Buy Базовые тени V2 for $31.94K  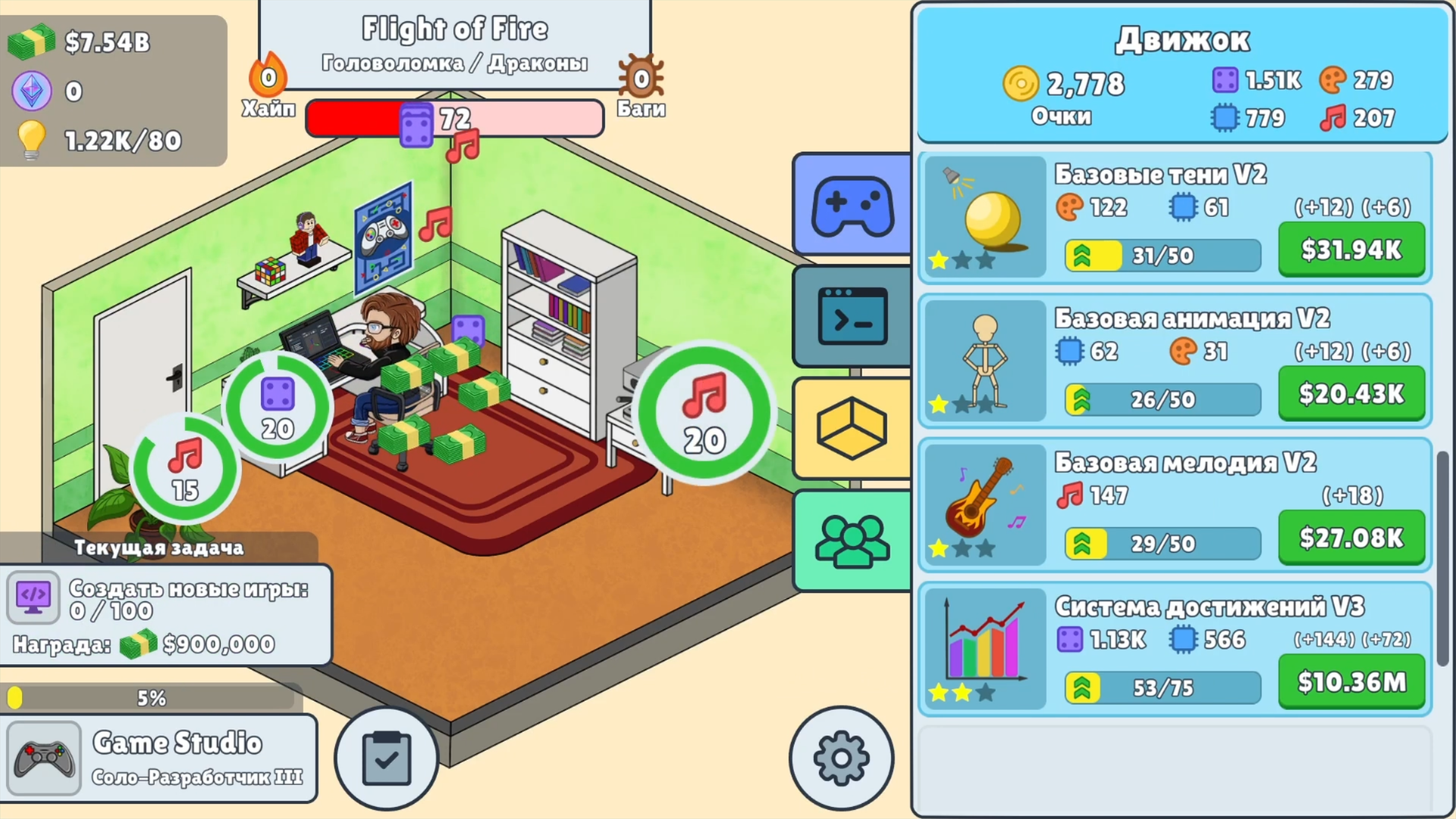[x=1351, y=249]
